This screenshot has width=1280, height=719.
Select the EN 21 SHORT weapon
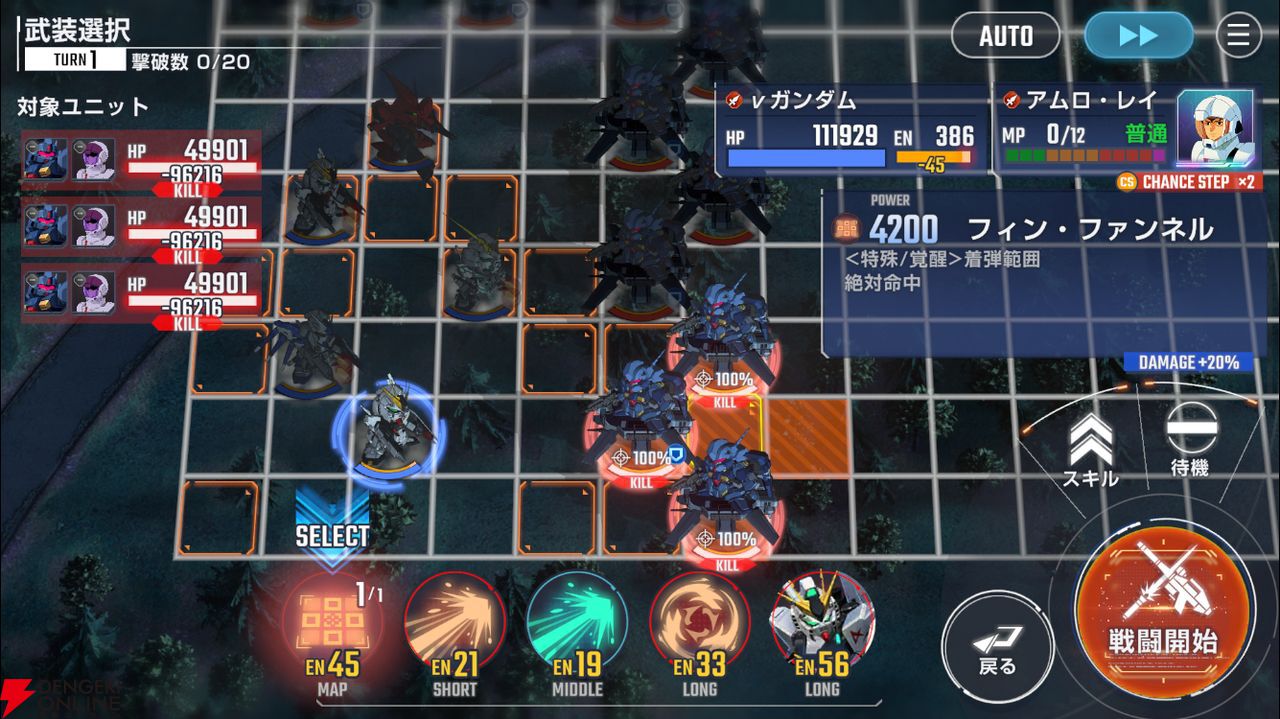click(454, 625)
